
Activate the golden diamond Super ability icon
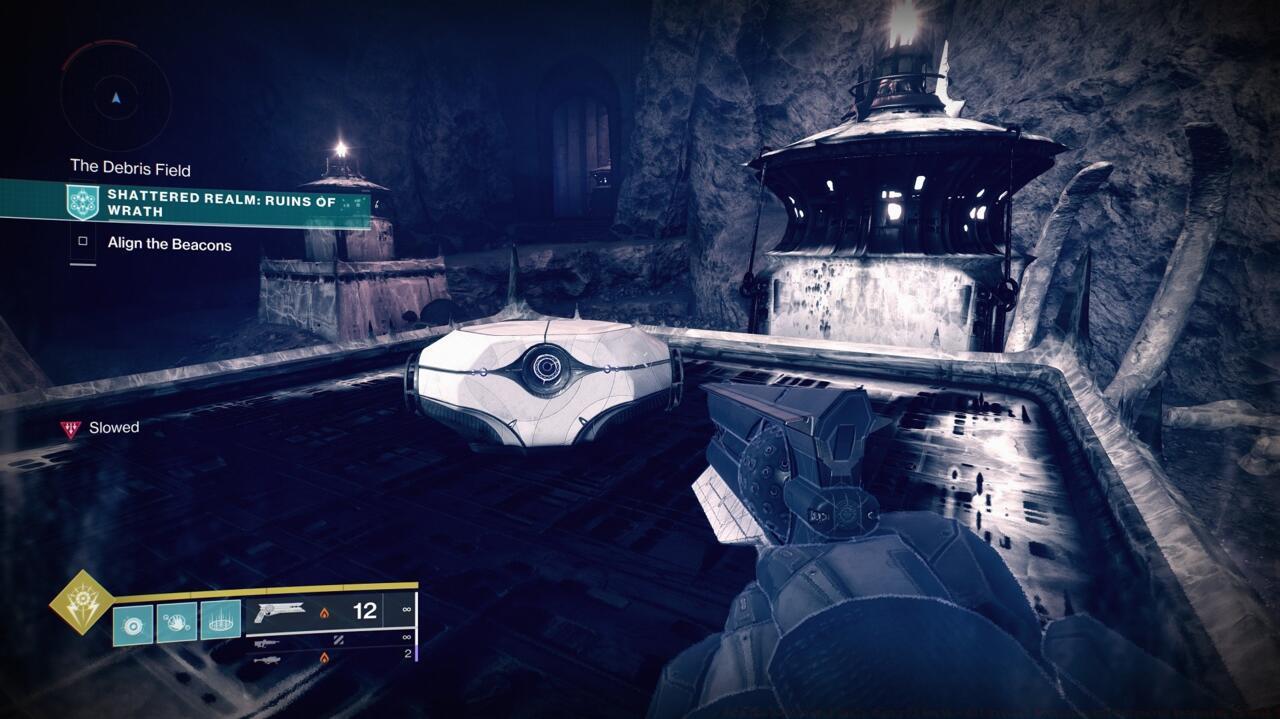click(83, 602)
